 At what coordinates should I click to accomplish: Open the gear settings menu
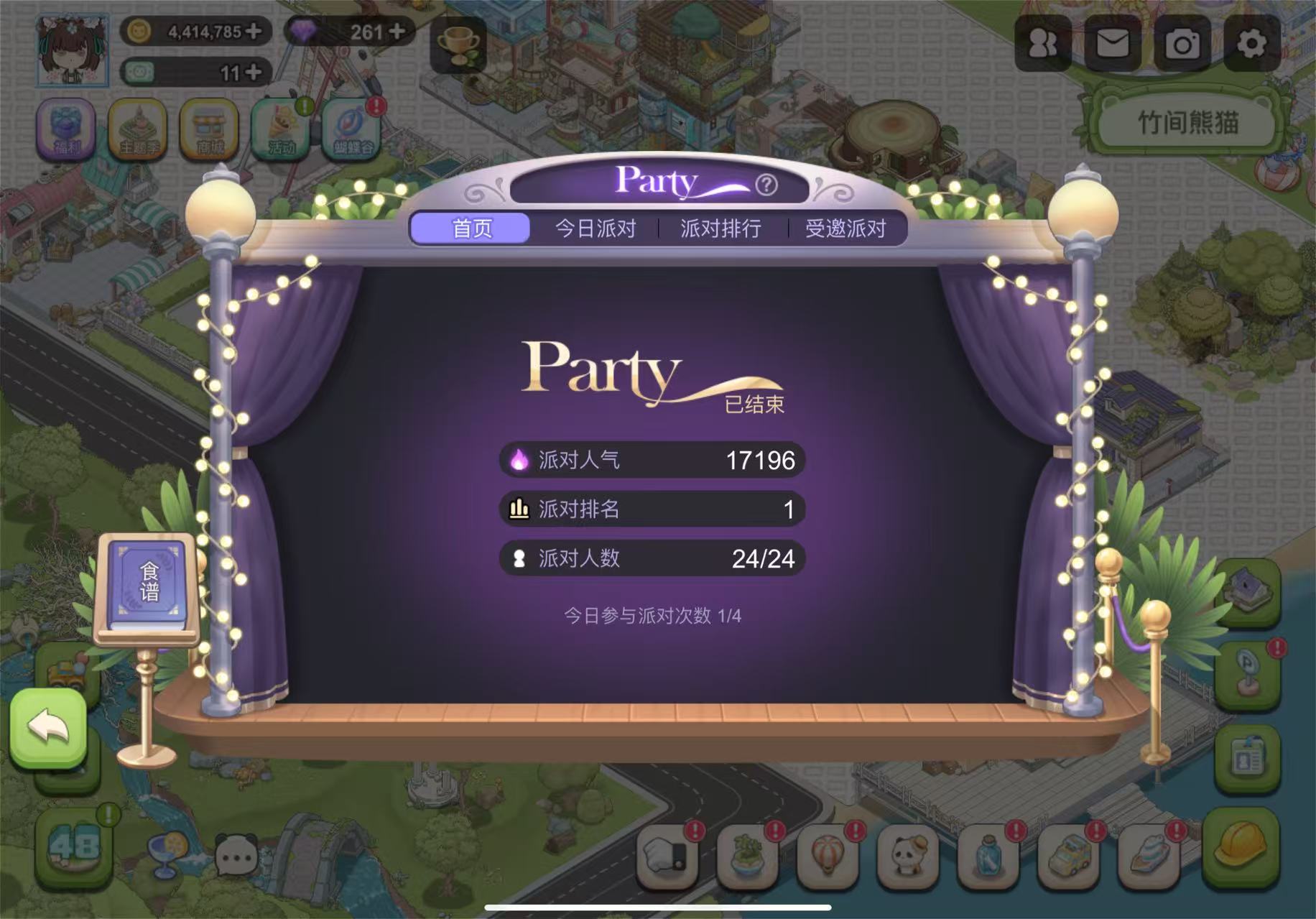pos(1251,44)
